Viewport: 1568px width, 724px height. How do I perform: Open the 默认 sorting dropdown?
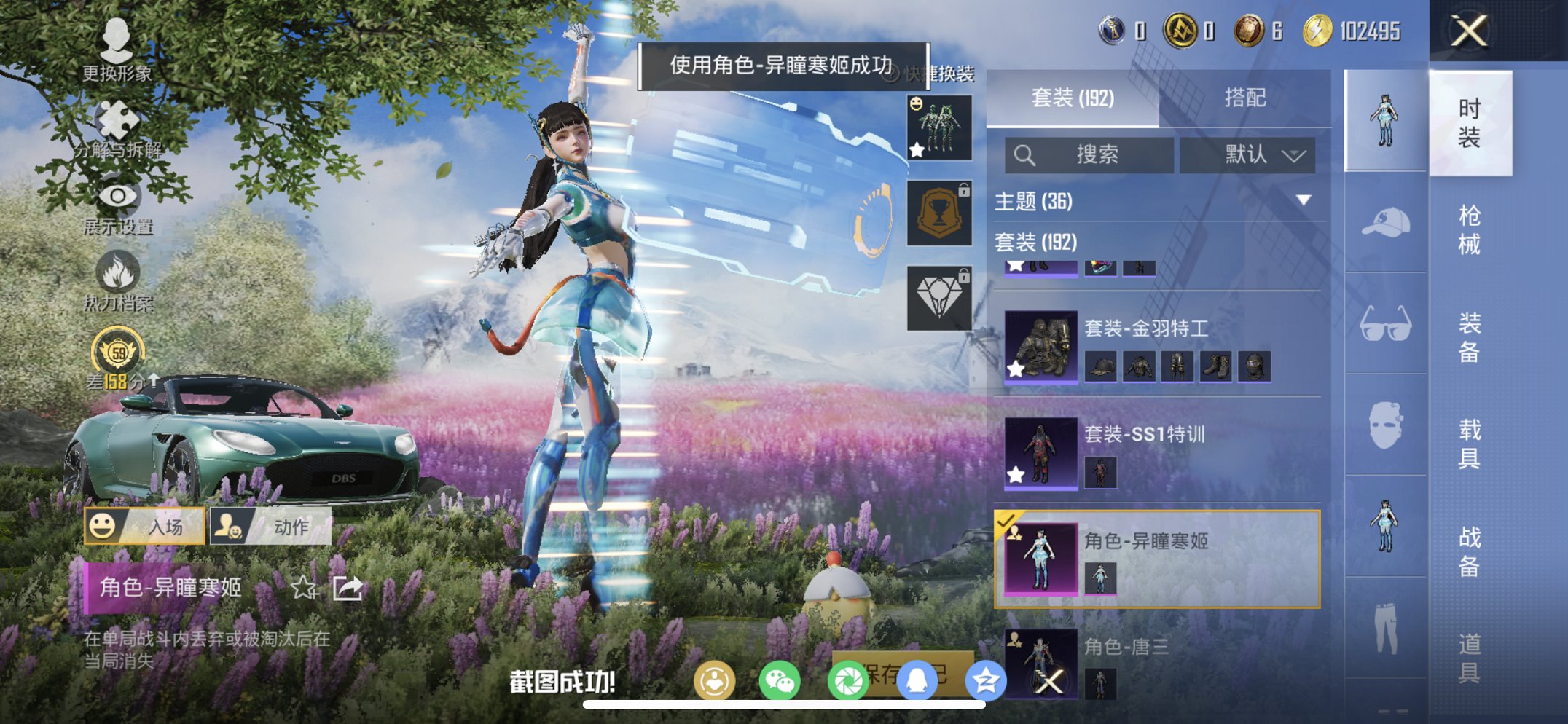[1247, 155]
